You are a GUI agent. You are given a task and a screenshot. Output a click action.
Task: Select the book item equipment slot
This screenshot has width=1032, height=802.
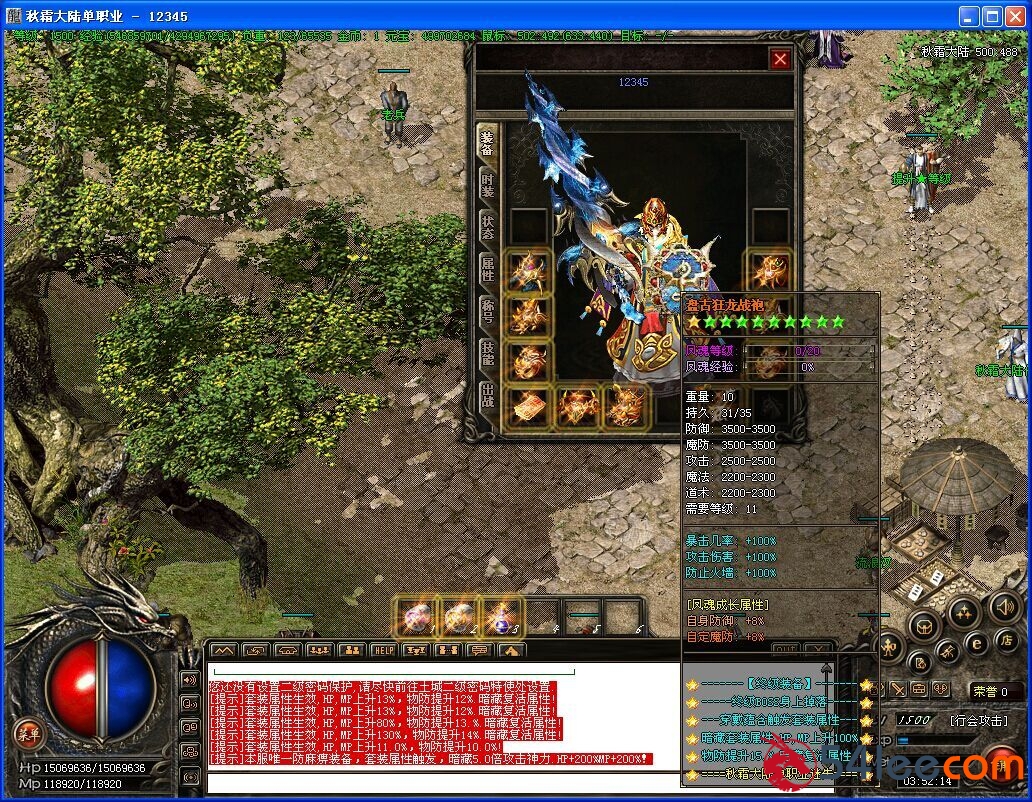point(528,406)
